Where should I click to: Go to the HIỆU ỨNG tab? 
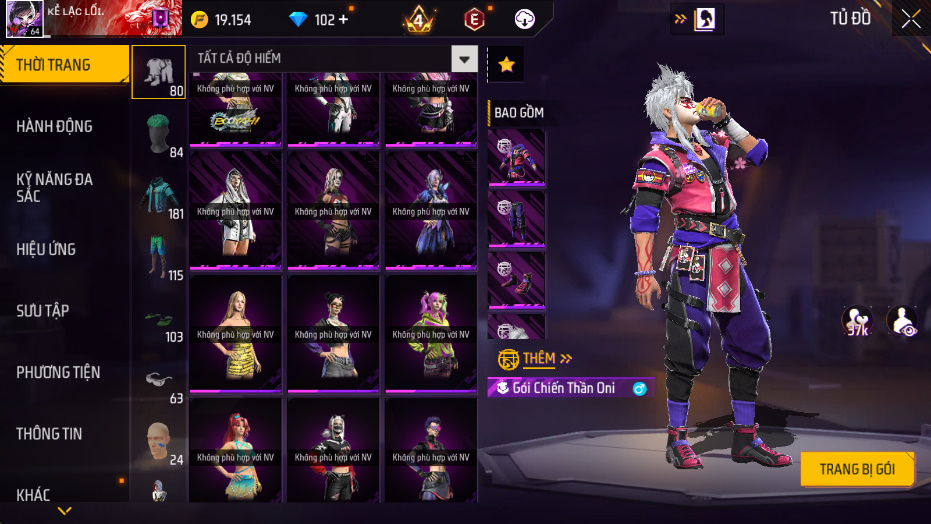click(47, 249)
